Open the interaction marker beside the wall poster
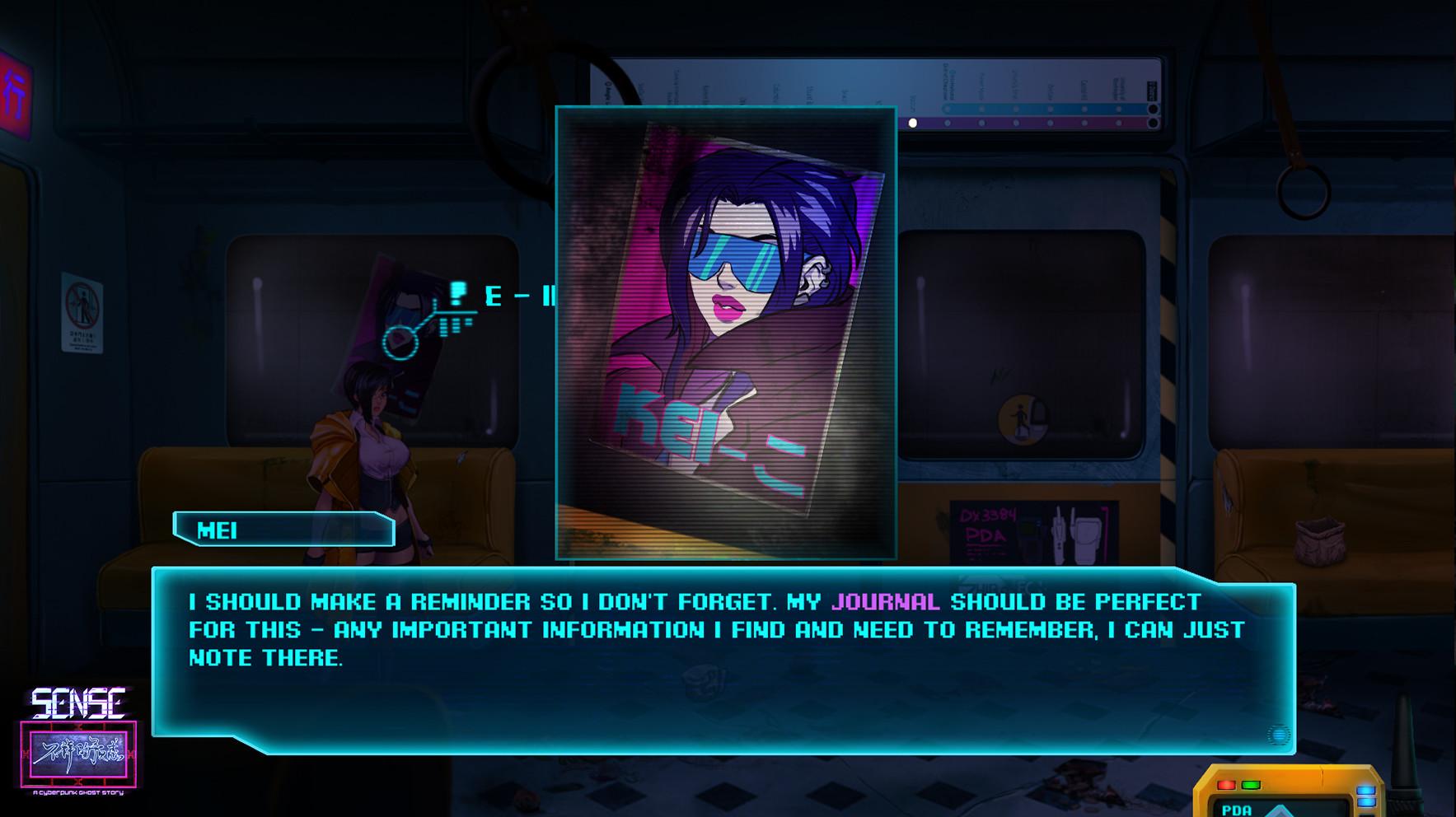The width and height of the screenshot is (1456, 817). tap(401, 343)
